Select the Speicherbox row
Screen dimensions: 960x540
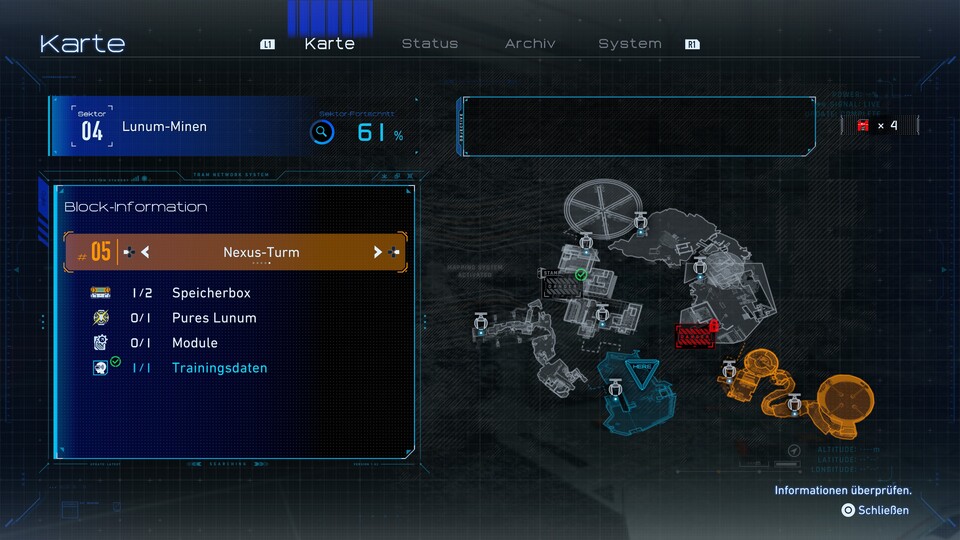point(211,293)
